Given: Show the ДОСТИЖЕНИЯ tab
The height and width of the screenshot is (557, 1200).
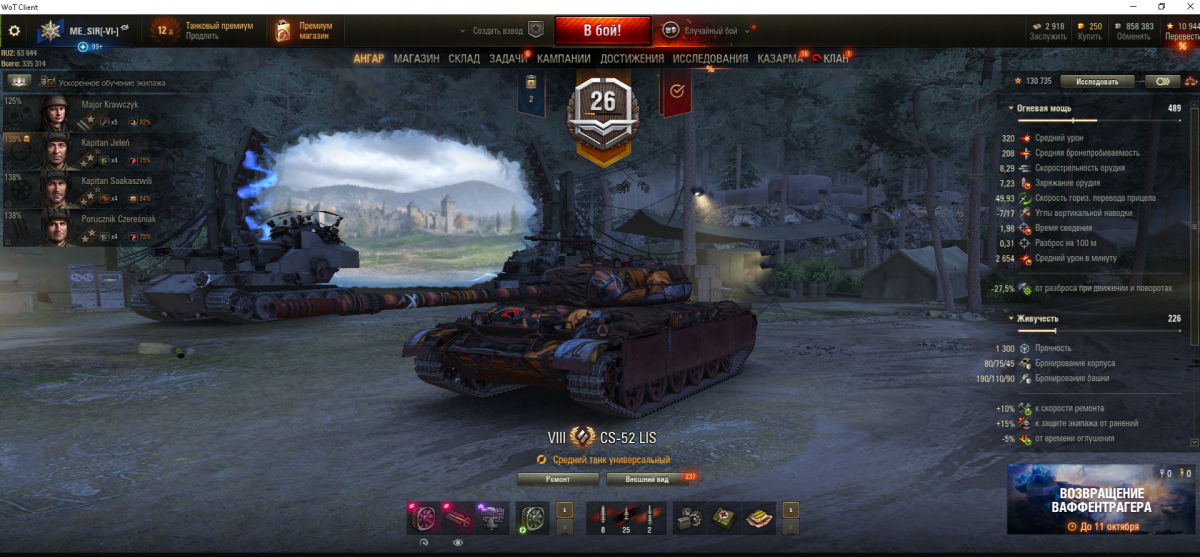Looking at the screenshot, I should coord(632,59).
